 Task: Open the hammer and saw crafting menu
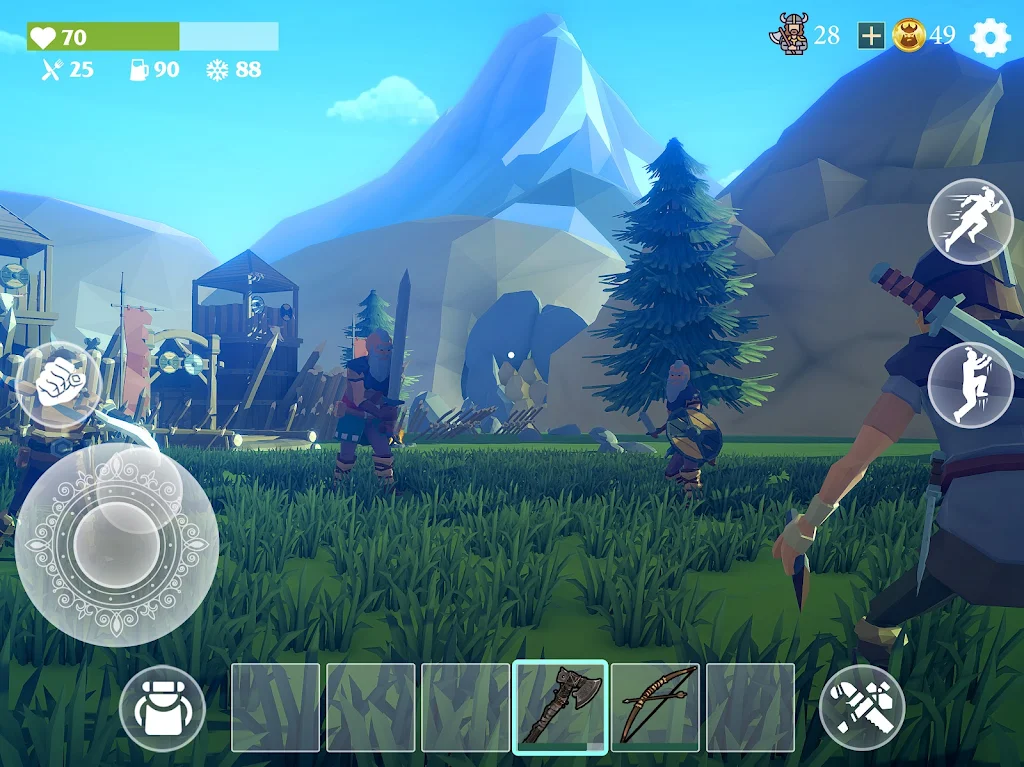(x=862, y=708)
